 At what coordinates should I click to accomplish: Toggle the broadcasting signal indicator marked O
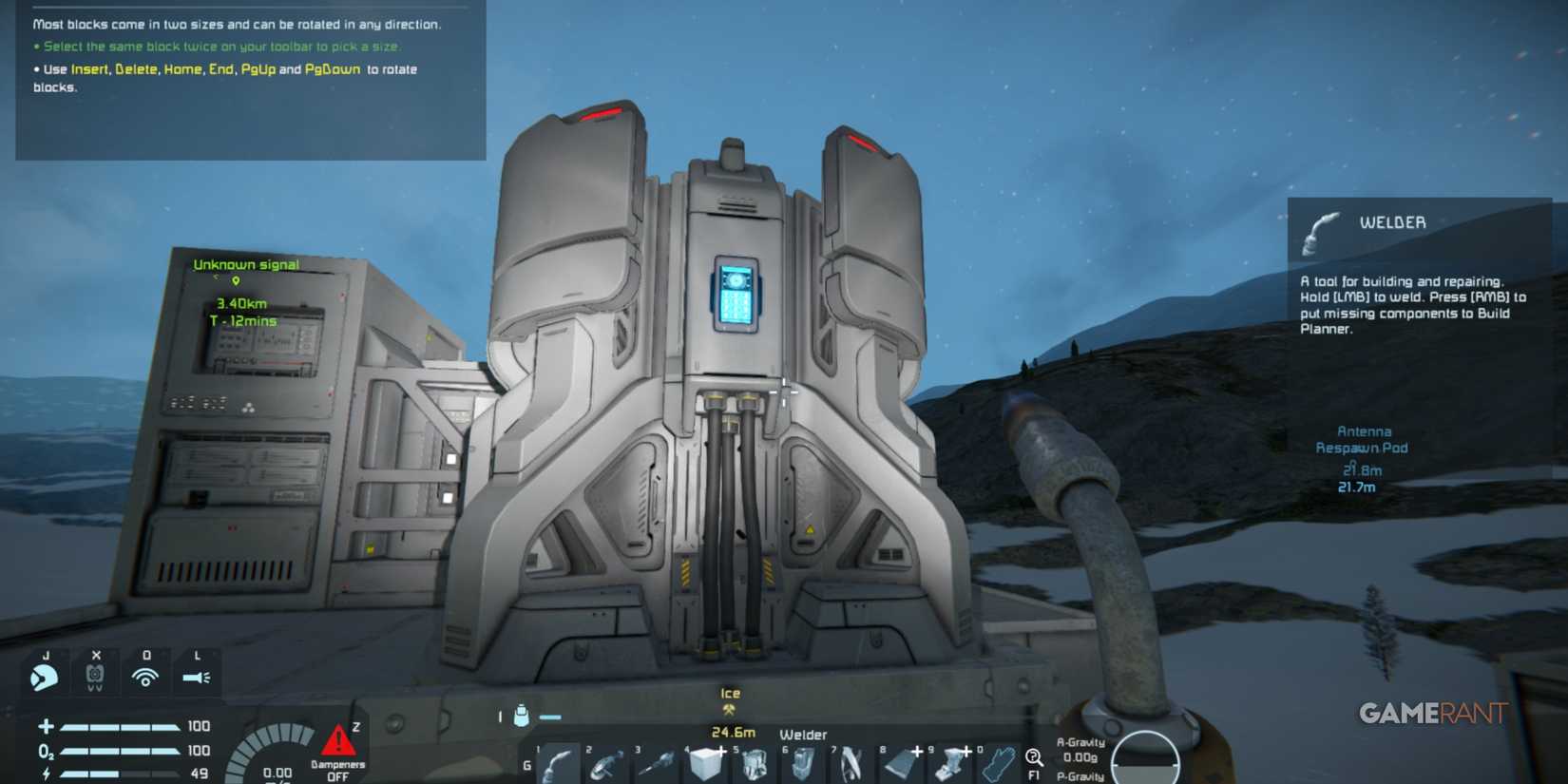145,676
